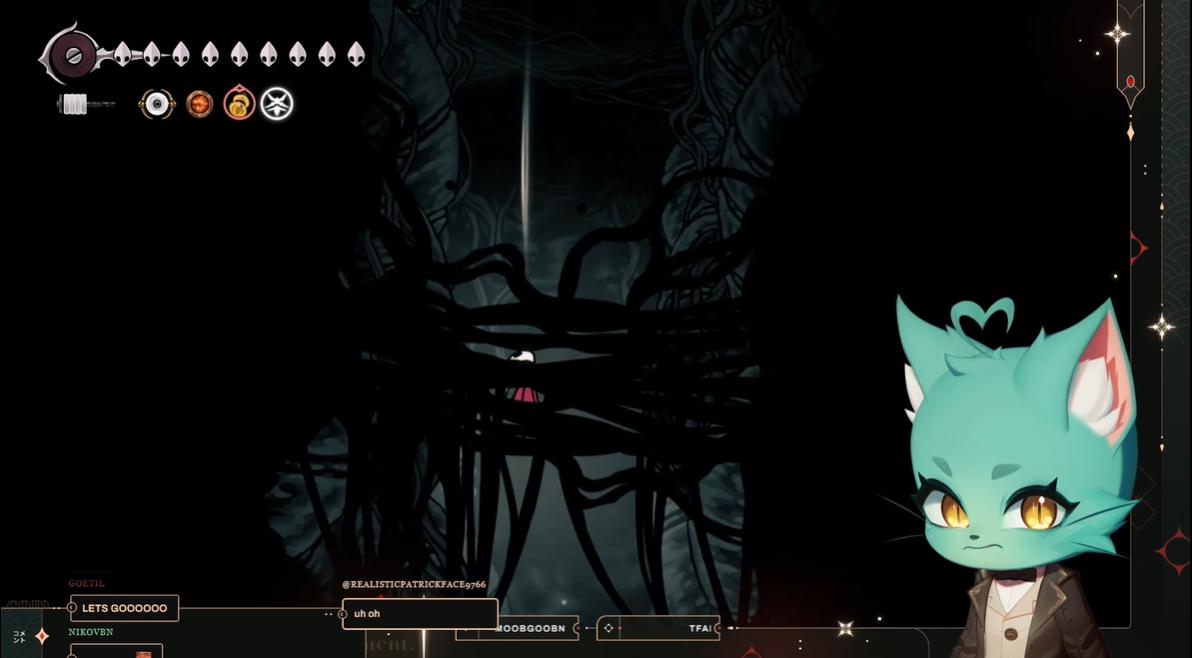Image resolution: width=1192 pixels, height=658 pixels.
Task: Click the "uh oh" chat message bubble
Action: pyautogui.click(x=420, y=614)
